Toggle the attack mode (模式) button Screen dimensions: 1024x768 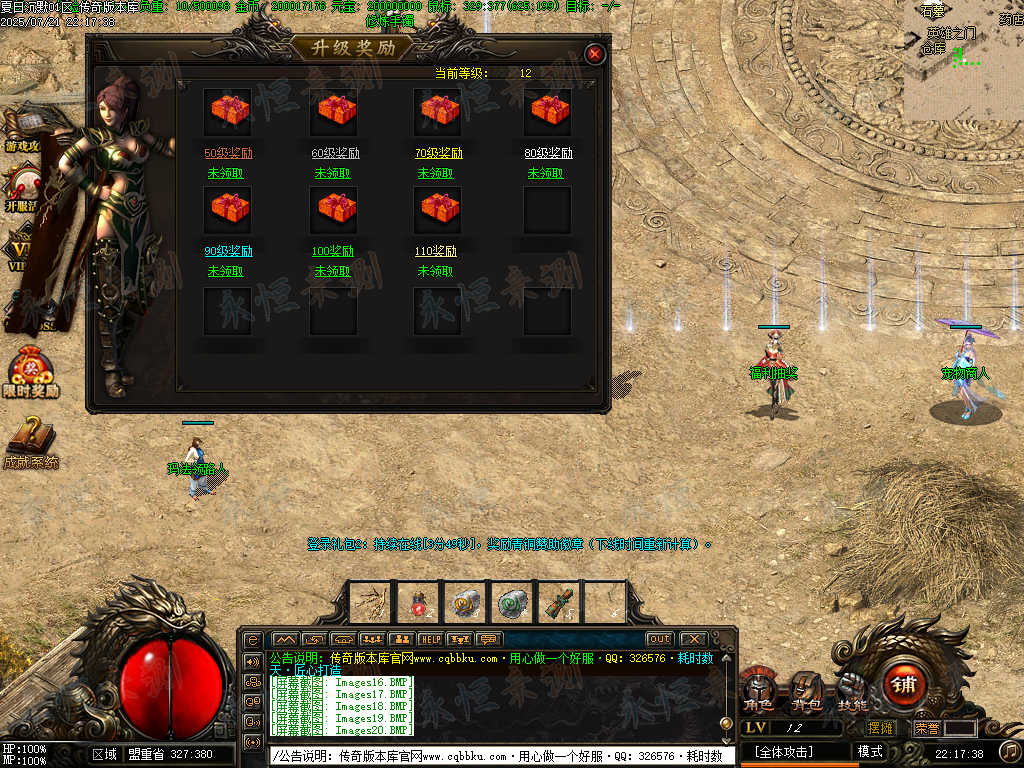coord(870,751)
